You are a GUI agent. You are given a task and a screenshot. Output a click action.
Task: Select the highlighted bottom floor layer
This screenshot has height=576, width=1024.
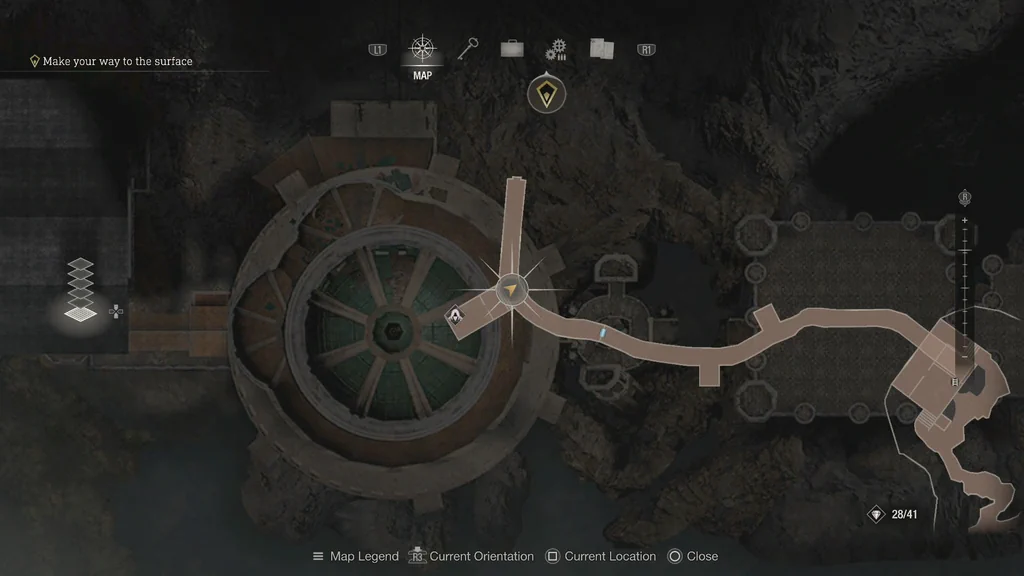[81, 313]
